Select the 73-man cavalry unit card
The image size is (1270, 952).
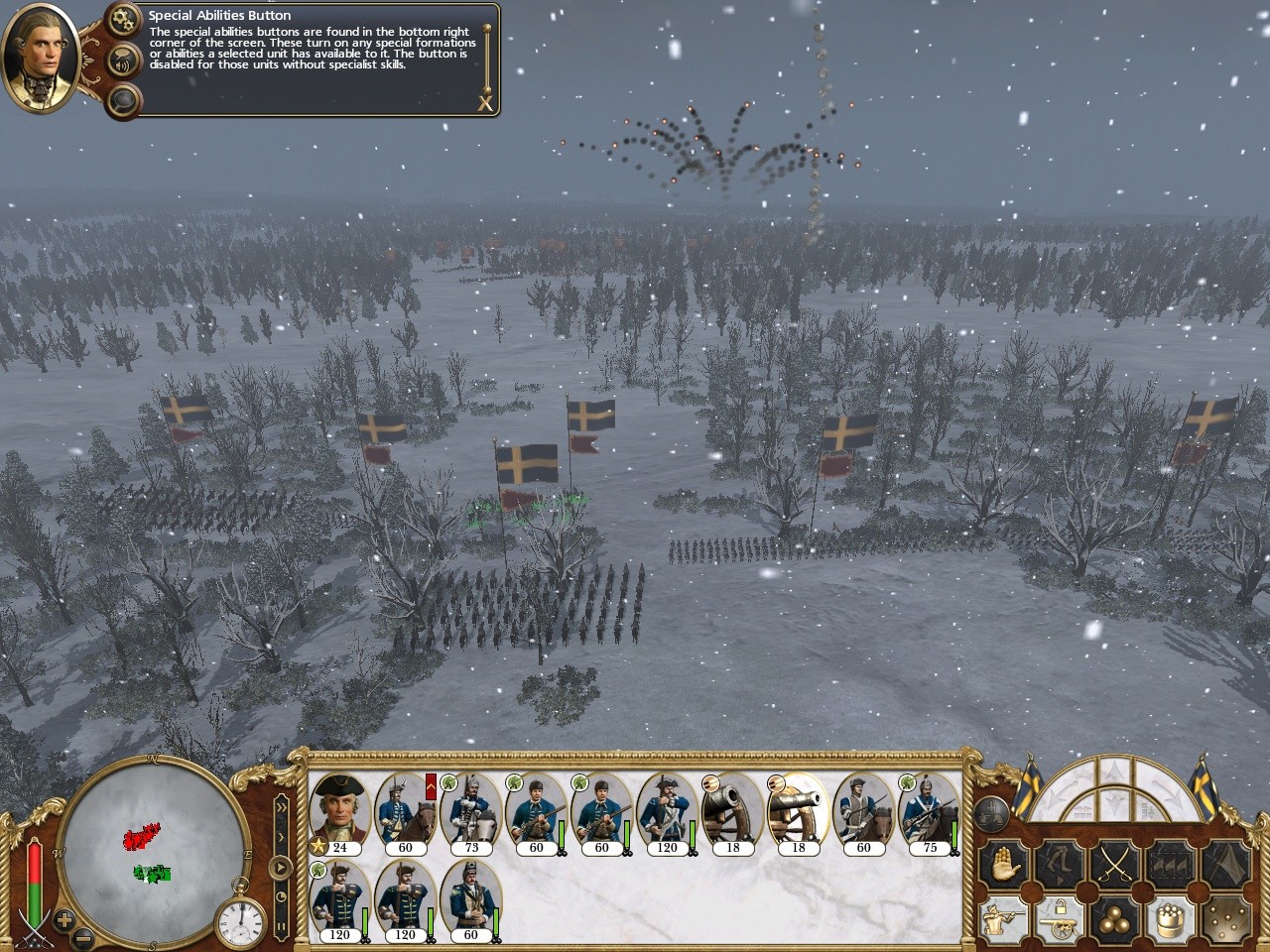coord(471,811)
